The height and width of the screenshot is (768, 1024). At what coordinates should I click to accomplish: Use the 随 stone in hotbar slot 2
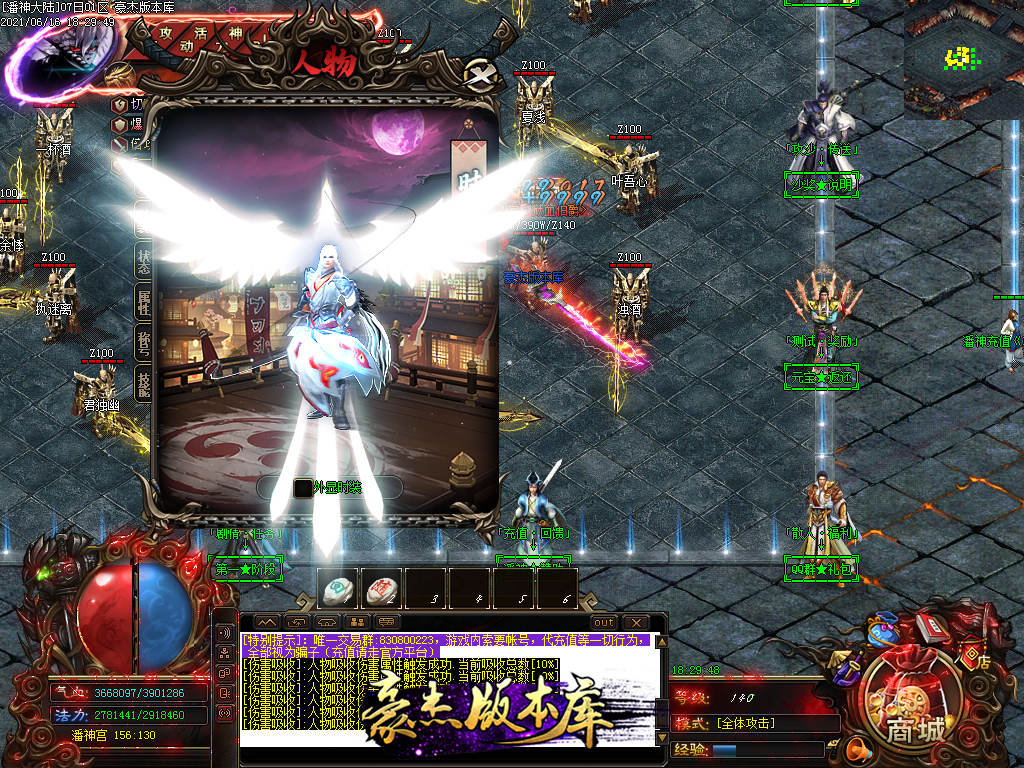[x=382, y=589]
